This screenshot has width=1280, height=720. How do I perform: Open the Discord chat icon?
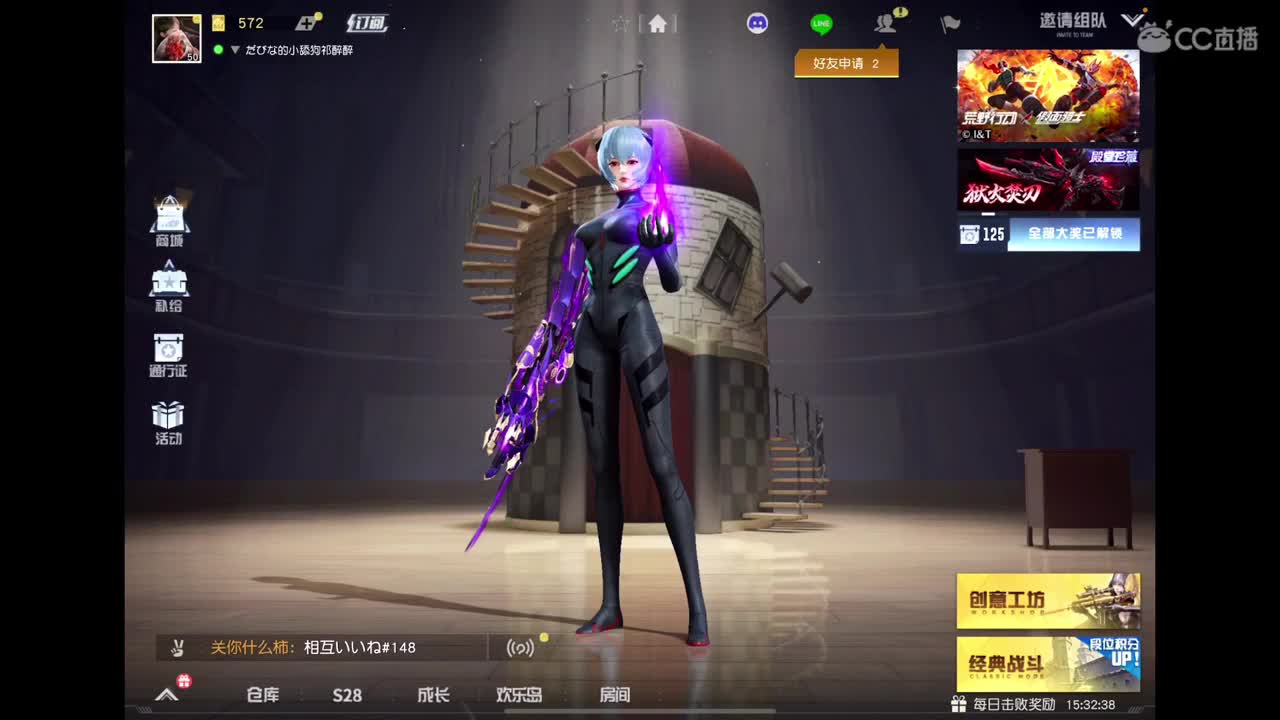[x=757, y=22]
